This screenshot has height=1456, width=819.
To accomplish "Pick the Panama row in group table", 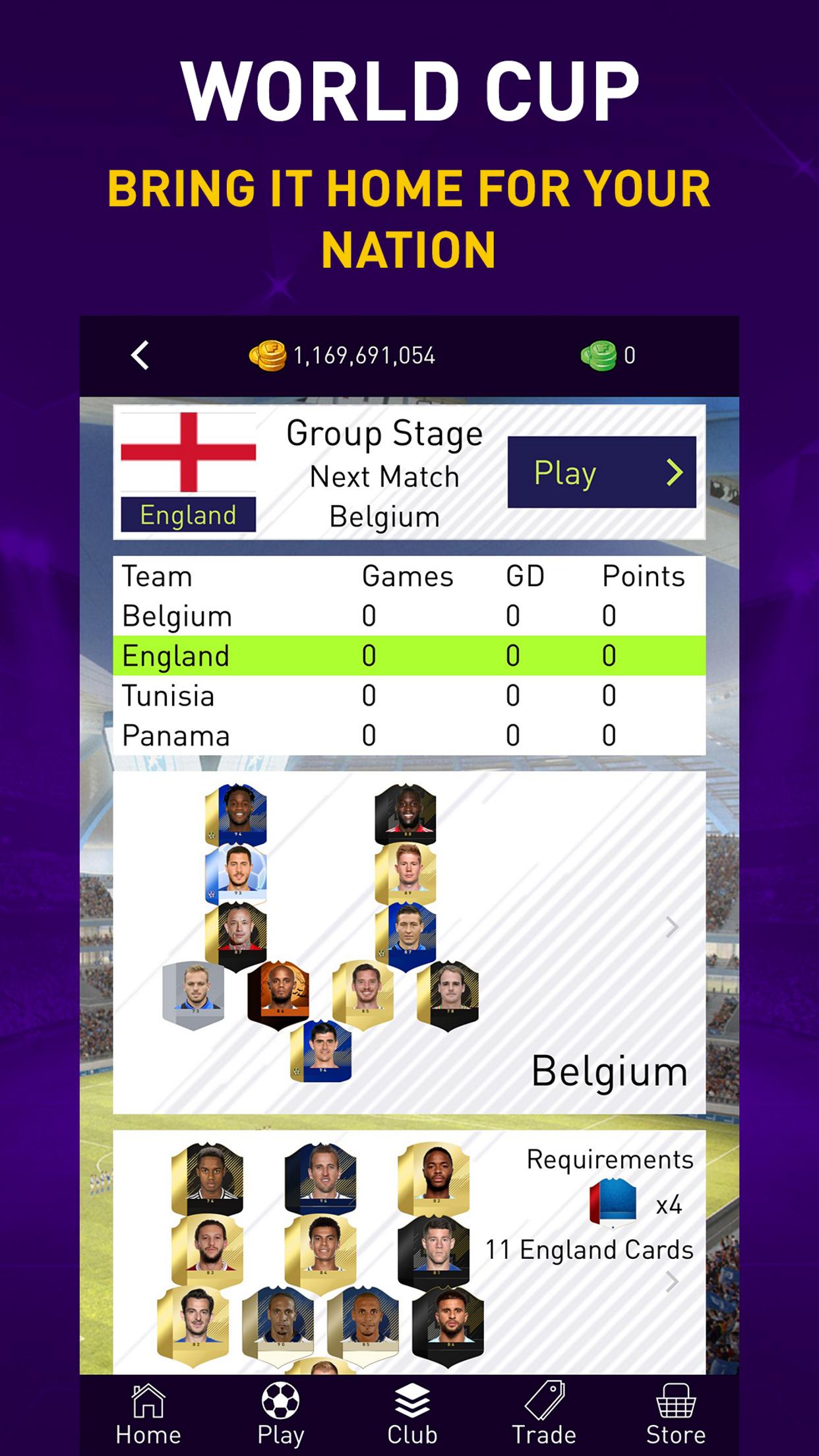I will 409,735.
